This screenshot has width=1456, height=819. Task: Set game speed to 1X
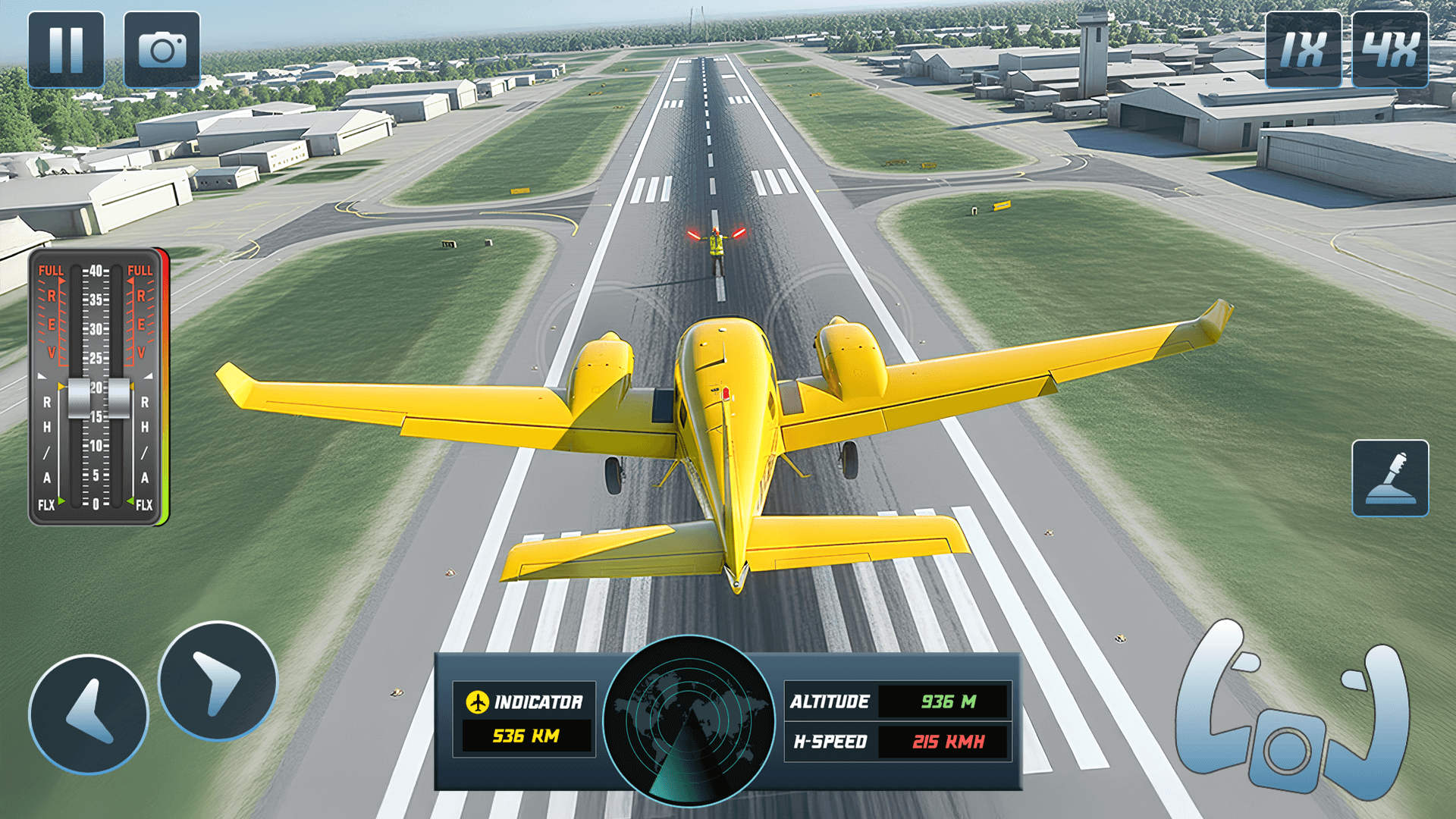(1303, 50)
